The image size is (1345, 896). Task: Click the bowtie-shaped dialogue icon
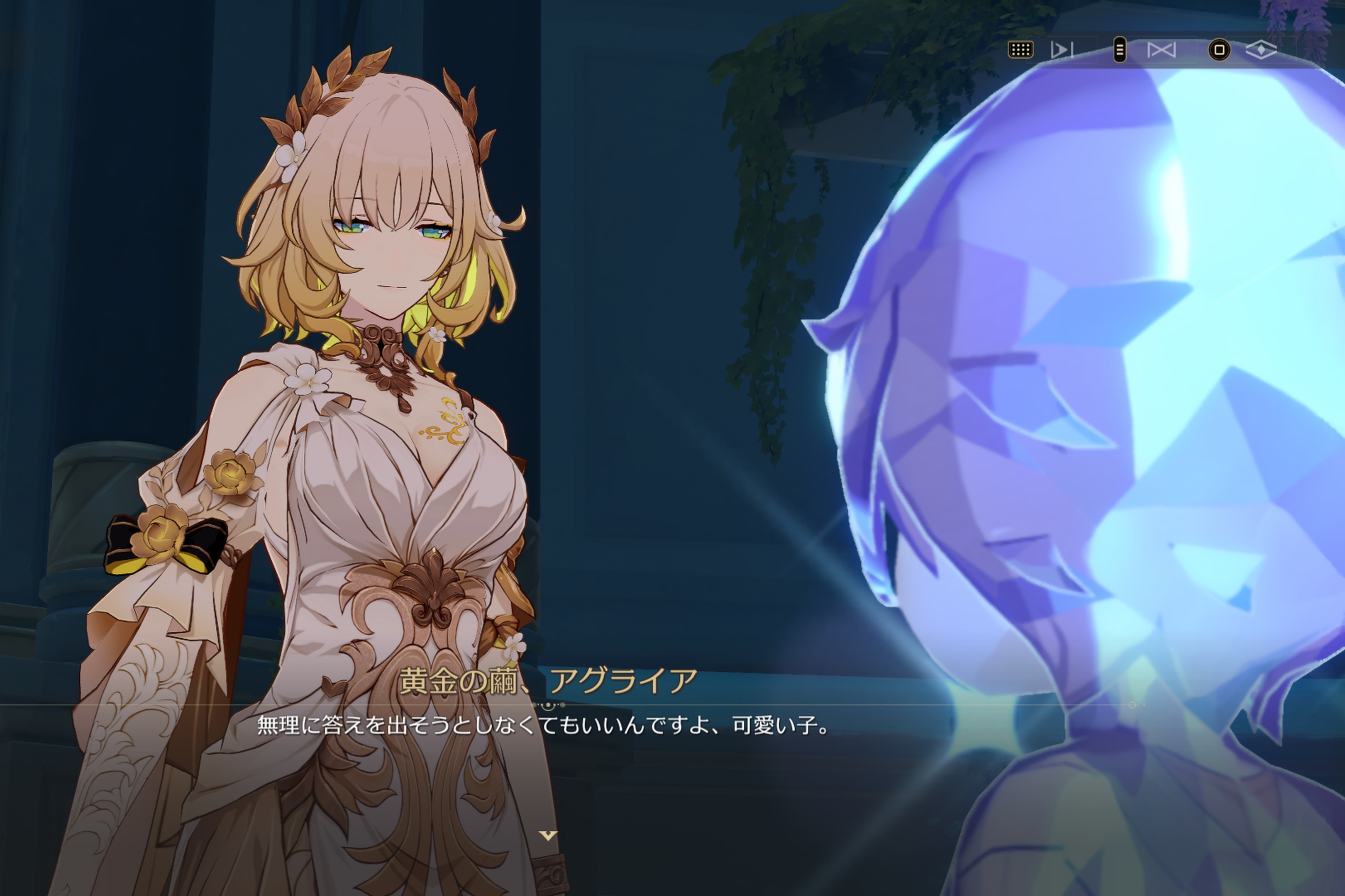(1162, 50)
